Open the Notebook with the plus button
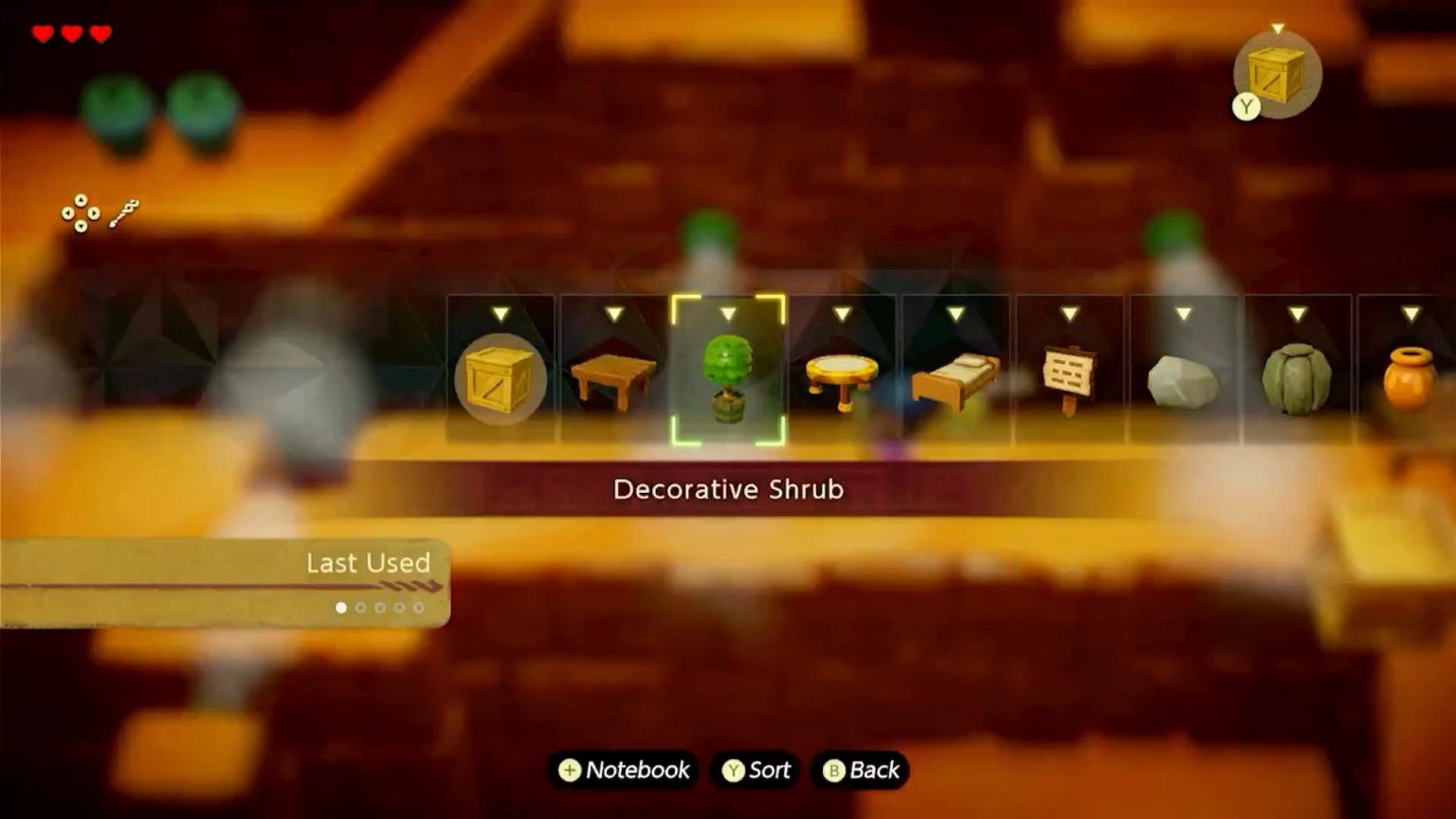 click(623, 771)
